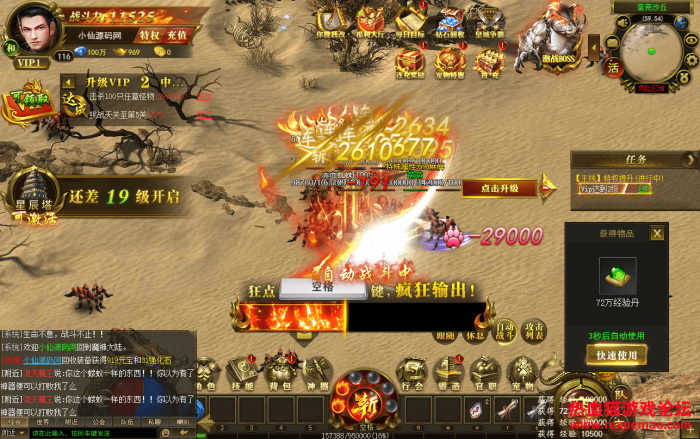Open the 特权 privileges button

point(149,34)
